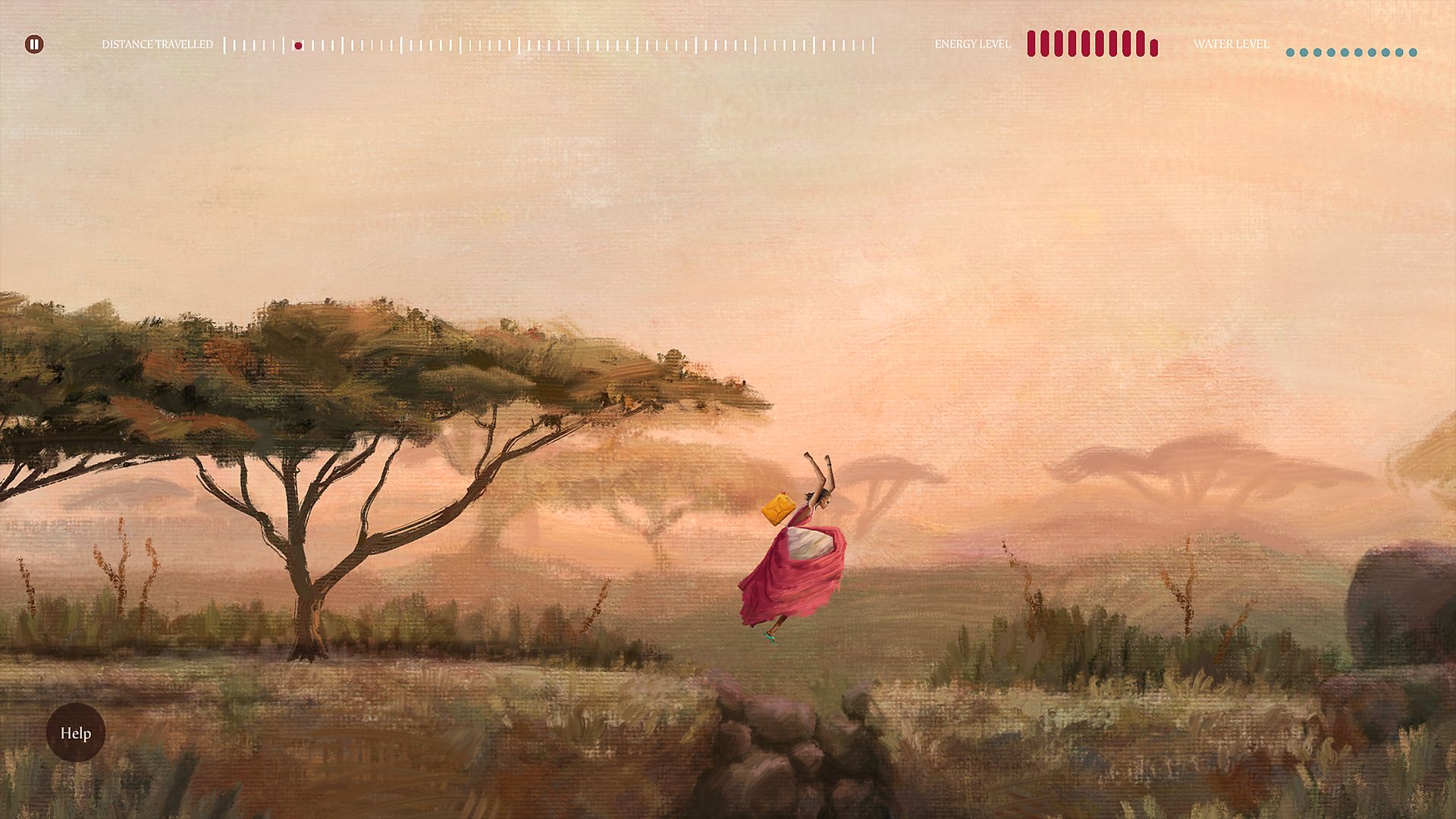Select the first Water Level dot

1291,52
